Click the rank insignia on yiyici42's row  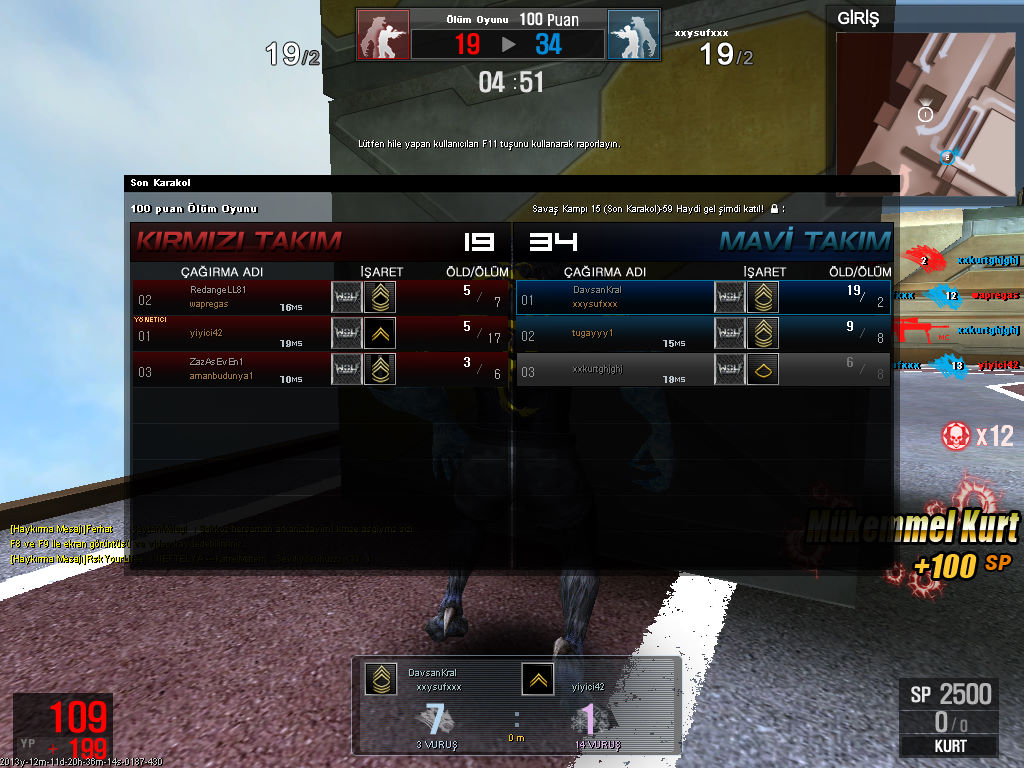tap(379, 334)
